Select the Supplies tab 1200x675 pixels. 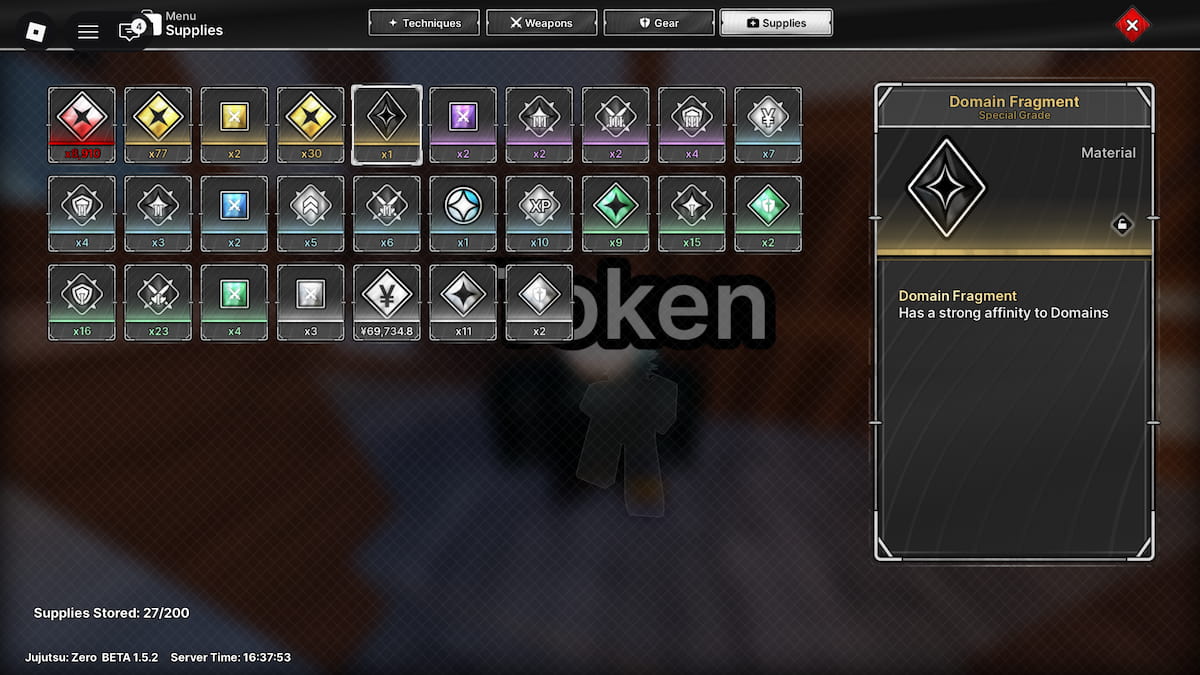(776, 23)
